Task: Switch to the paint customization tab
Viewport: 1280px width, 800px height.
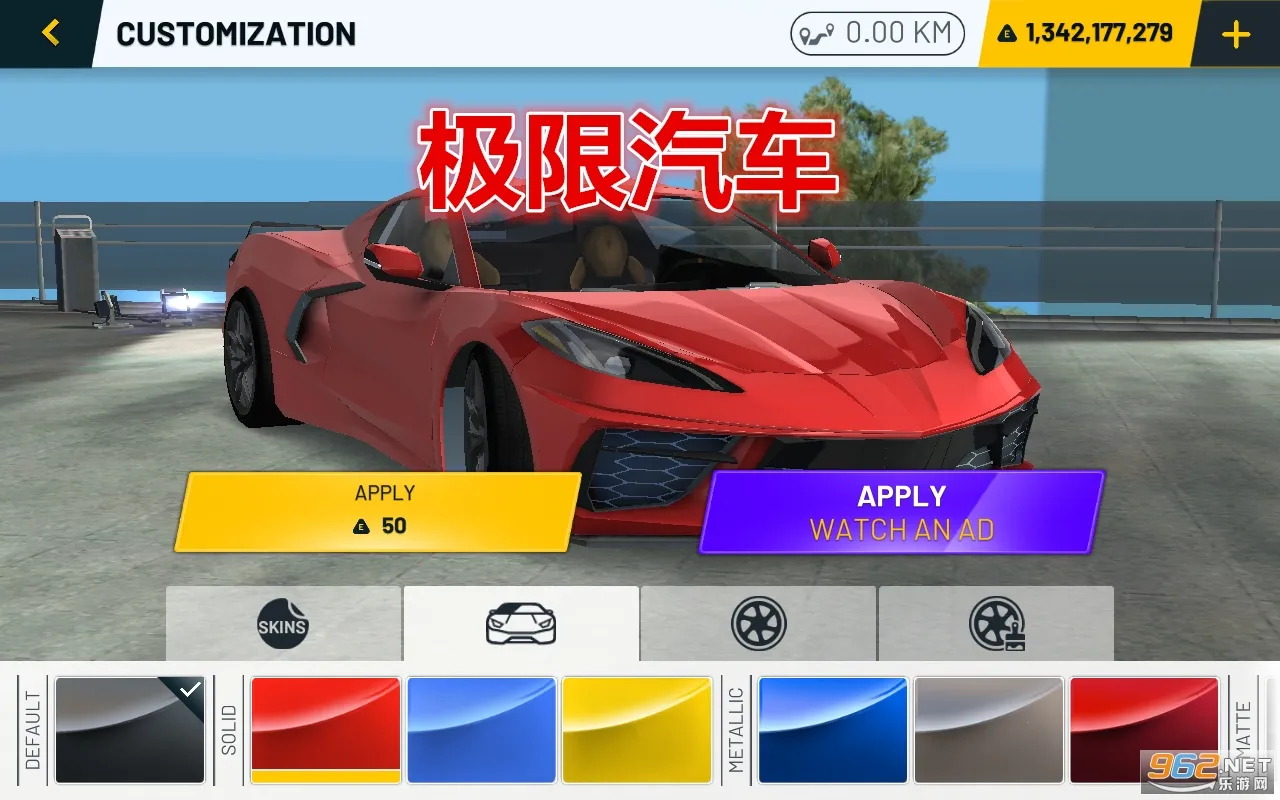Action: pos(520,623)
